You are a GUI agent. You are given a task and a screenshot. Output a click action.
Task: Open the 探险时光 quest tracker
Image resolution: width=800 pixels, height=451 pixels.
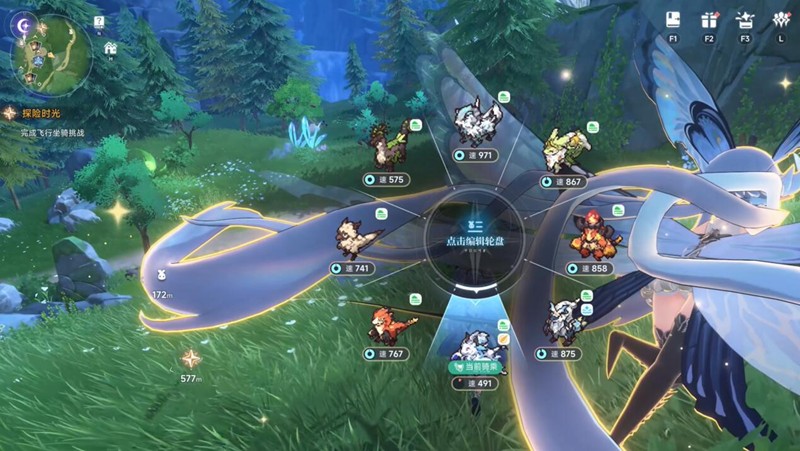point(40,115)
